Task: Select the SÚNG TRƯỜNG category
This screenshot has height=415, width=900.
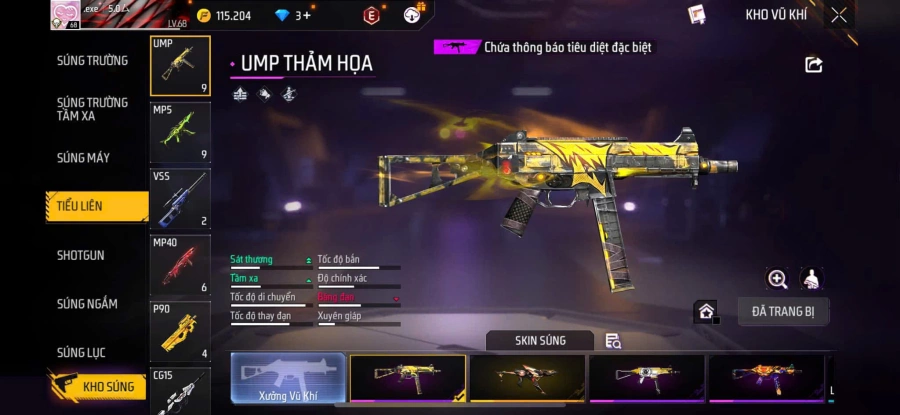Action: coord(92,61)
